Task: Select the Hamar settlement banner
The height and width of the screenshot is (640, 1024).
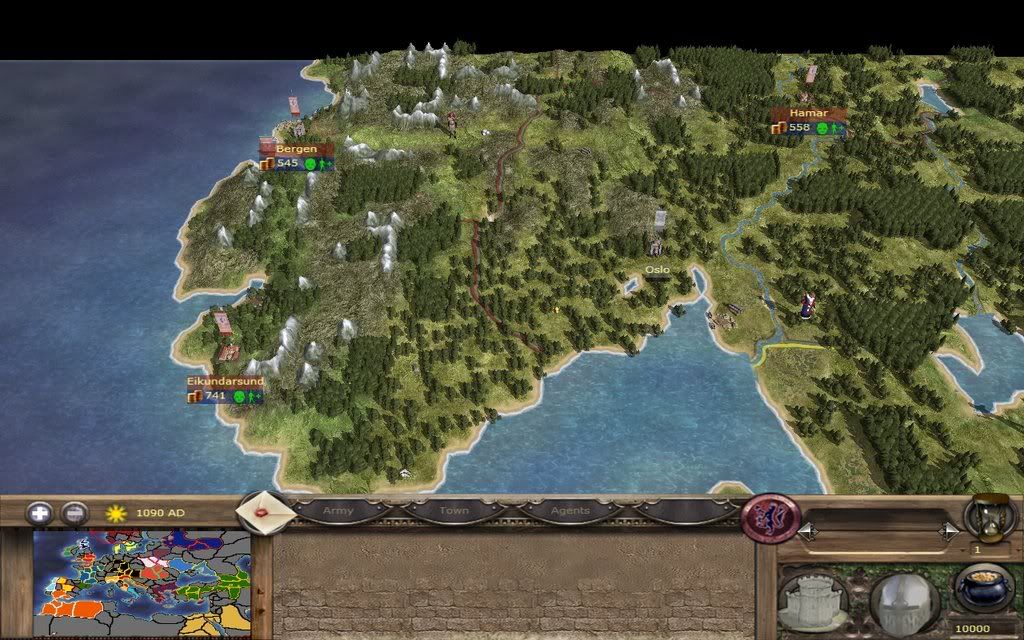Action: pos(809,114)
